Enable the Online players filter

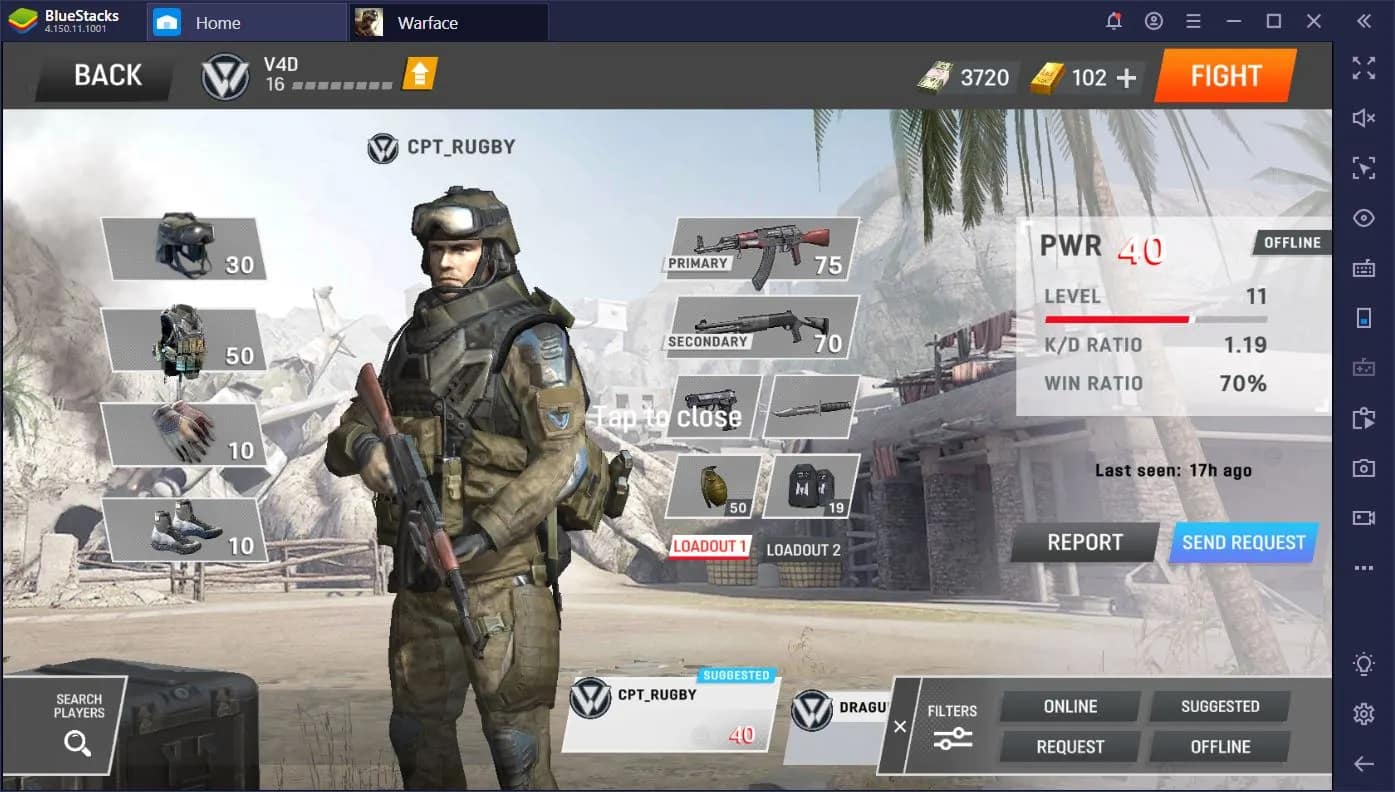(x=1067, y=706)
